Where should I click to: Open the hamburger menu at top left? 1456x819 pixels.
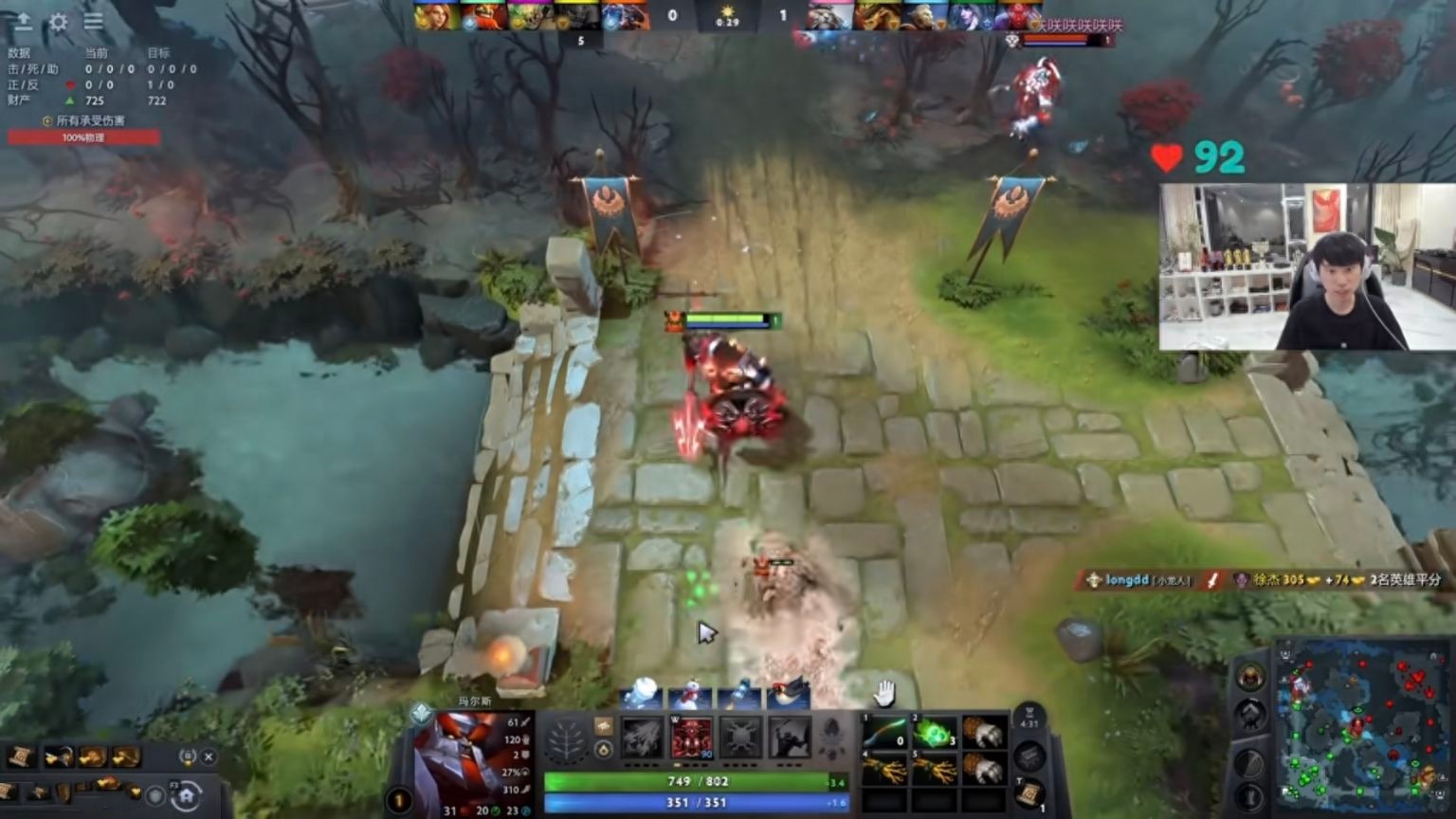click(94, 22)
